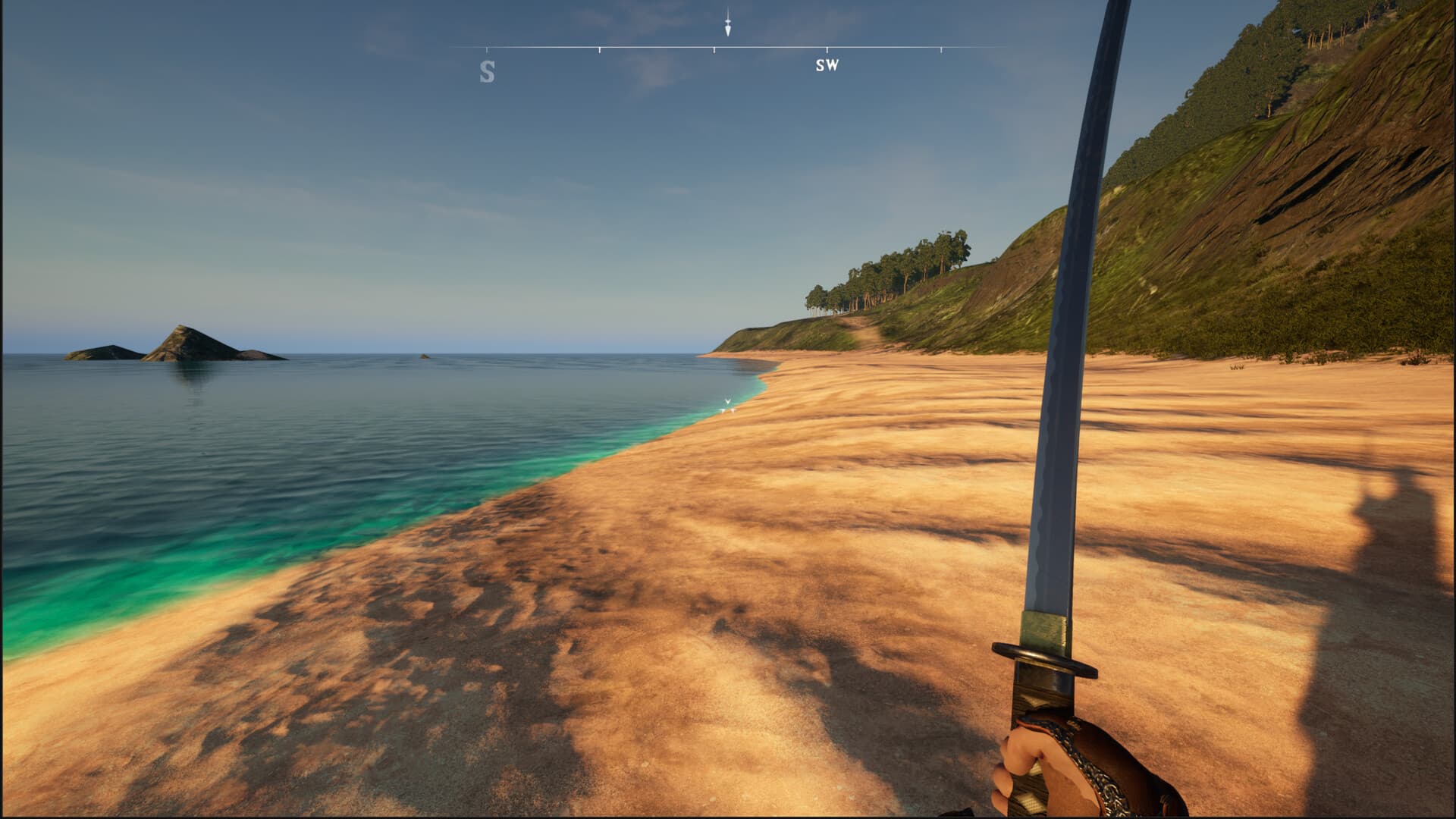This screenshot has width=1456, height=819.
Task: Select the SW label on the compass
Action: coord(828,66)
